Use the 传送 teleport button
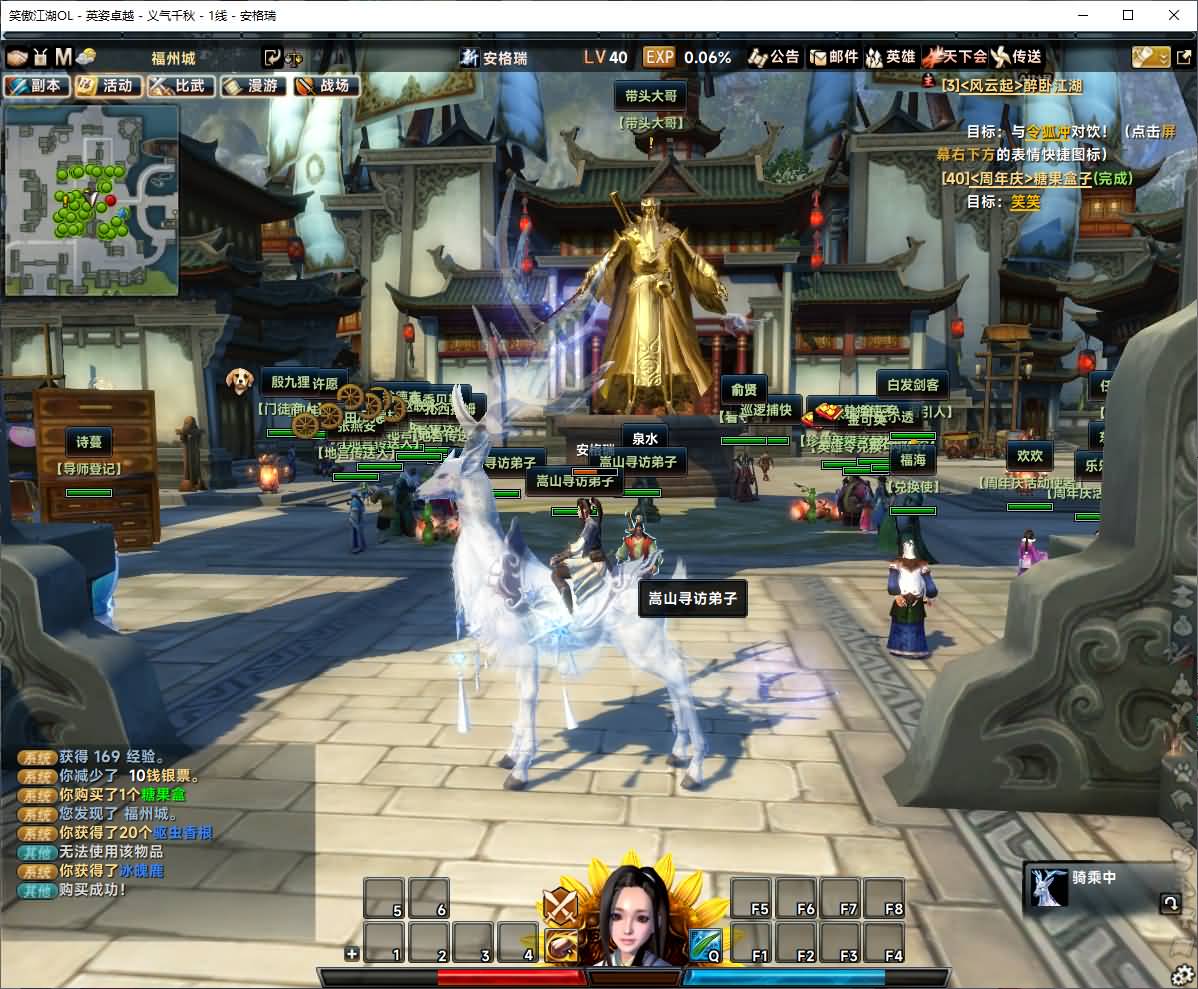This screenshot has height=989, width=1198. (x=1017, y=57)
